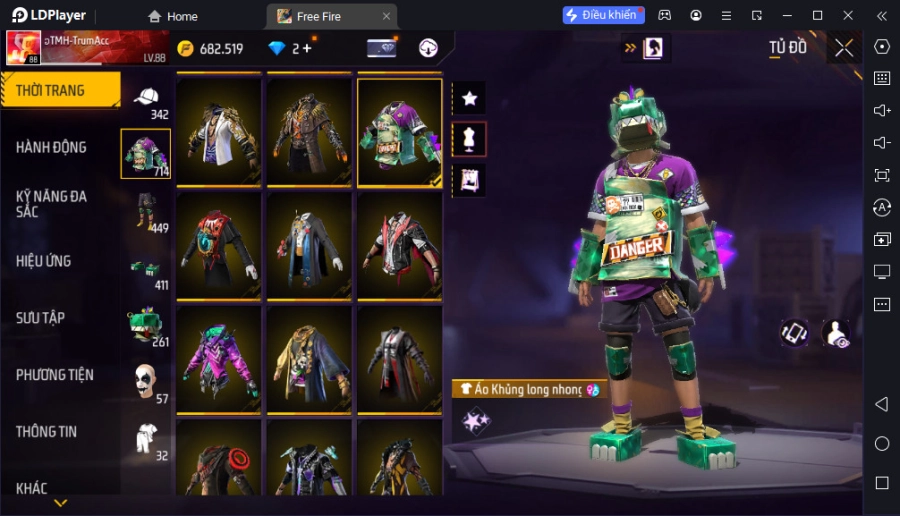
Task: Close the wardrobe with the X button
Action: pos(844,48)
